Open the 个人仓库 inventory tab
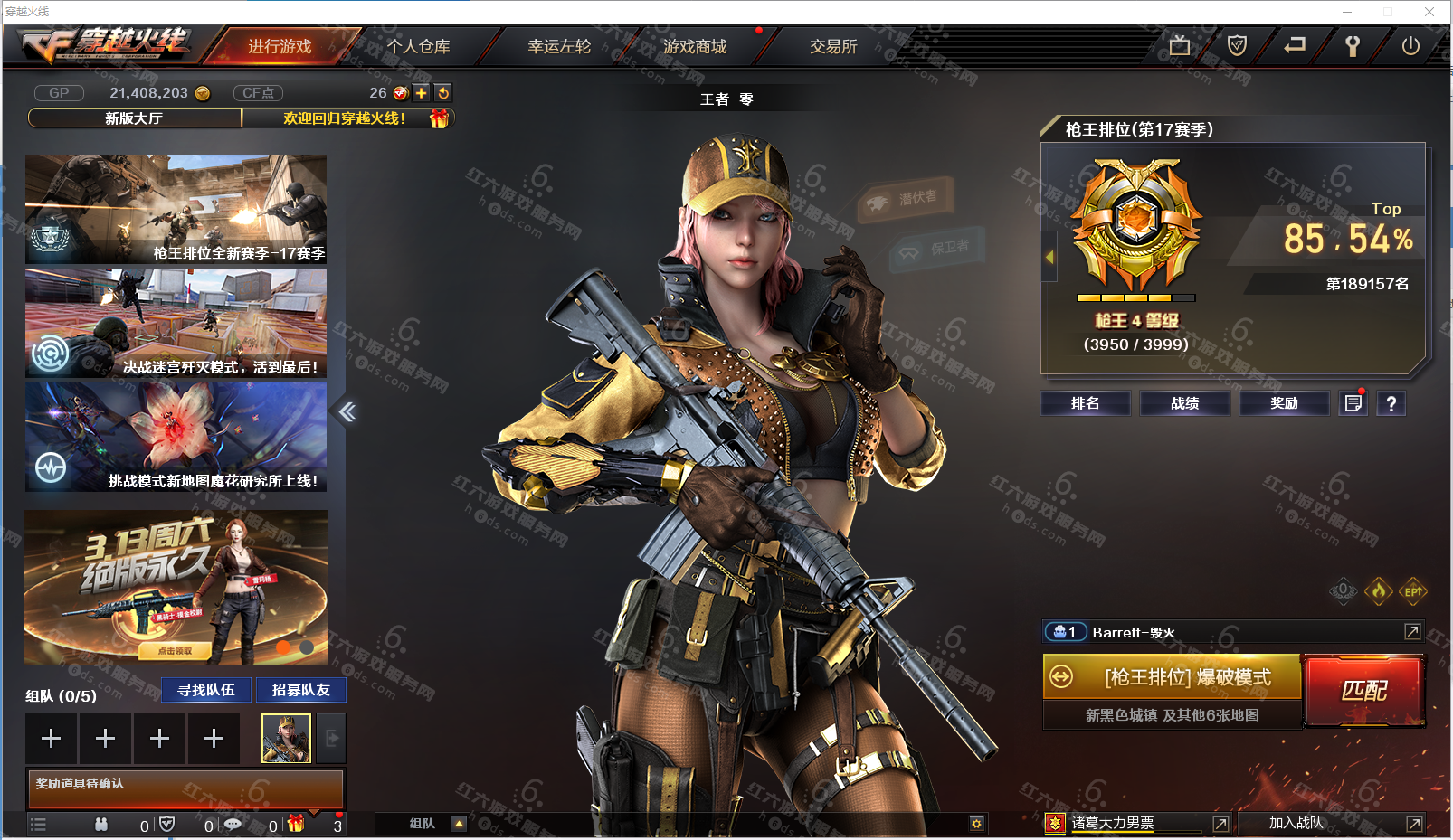 pyautogui.click(x=418, y=46)
